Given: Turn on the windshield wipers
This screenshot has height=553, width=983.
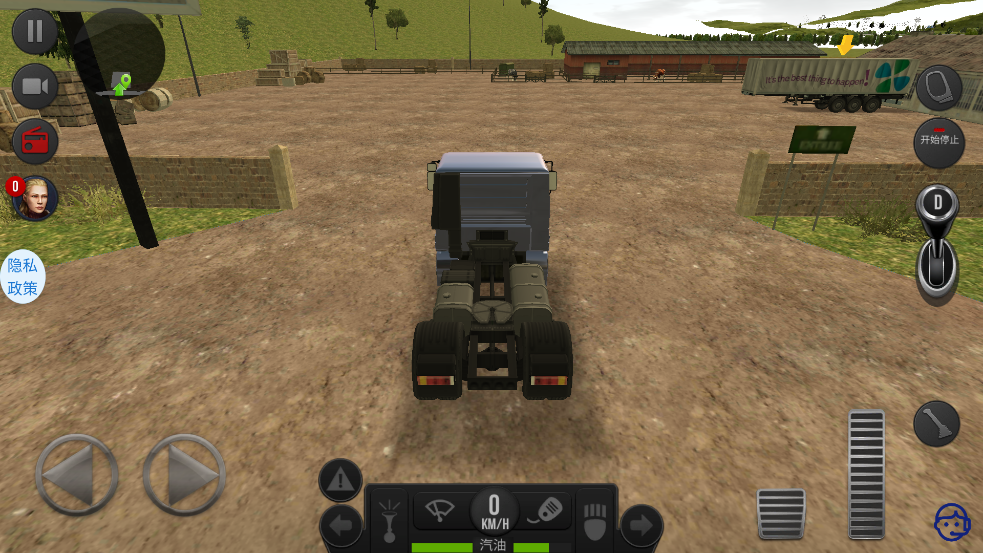Looking at the screenshot, I should [440, 509].
